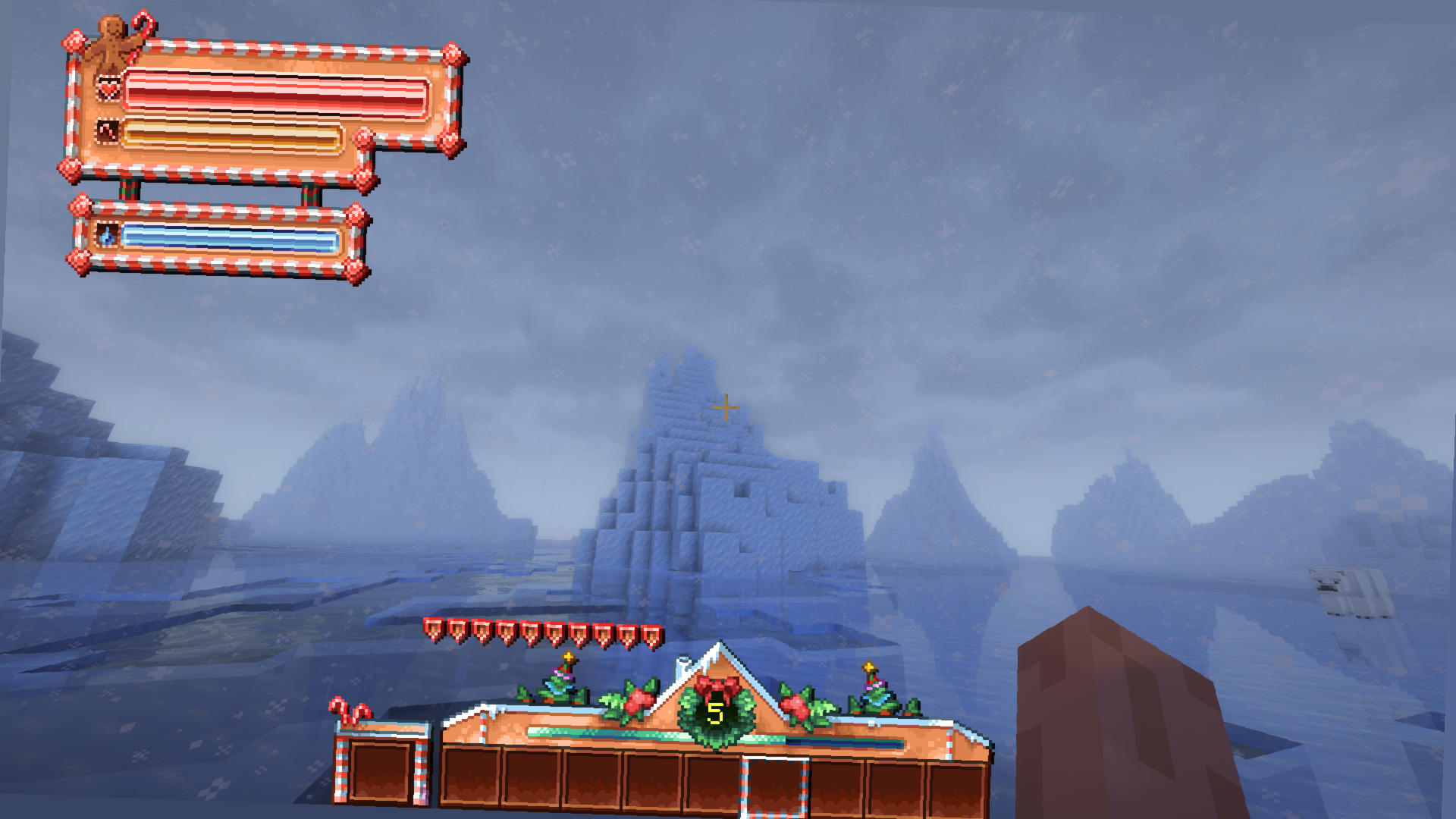The height and width of the screenshot is (819, 1456).
Task: Click the water droplet icon on the oxygen bar
Action: (x=108, y=235)
